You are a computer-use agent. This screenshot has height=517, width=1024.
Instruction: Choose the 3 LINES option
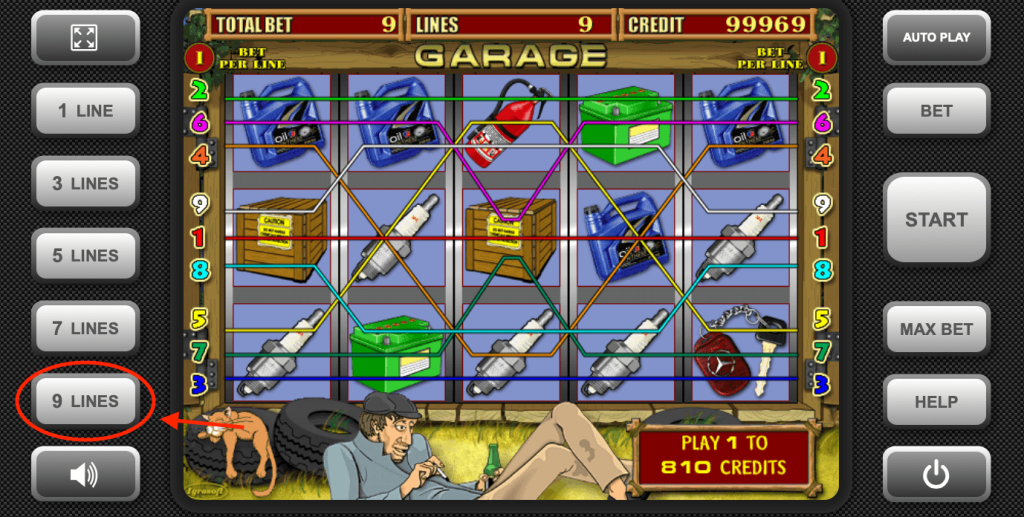(x=85, y=184)
